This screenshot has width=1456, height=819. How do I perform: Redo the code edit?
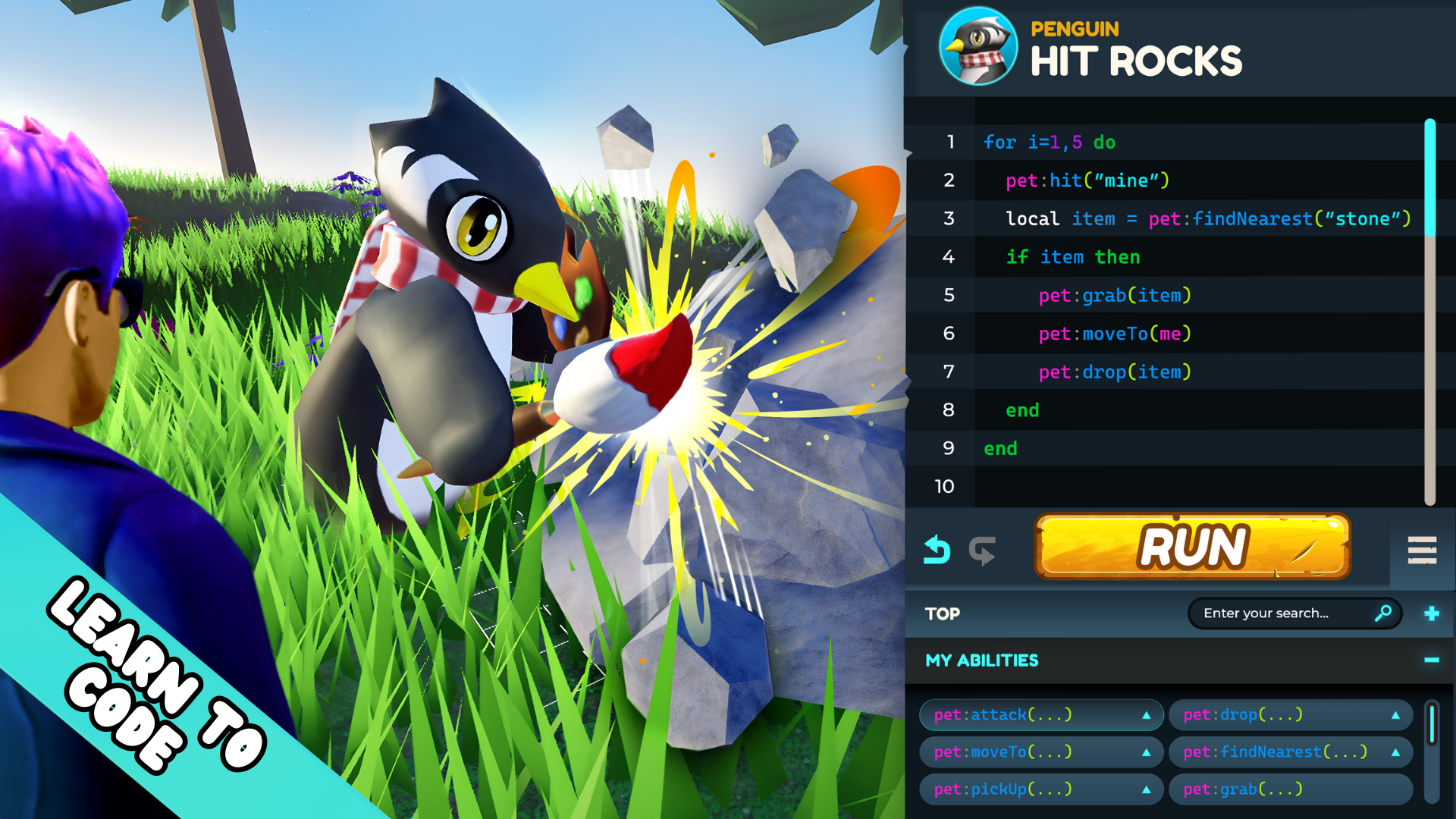(982, 550)
